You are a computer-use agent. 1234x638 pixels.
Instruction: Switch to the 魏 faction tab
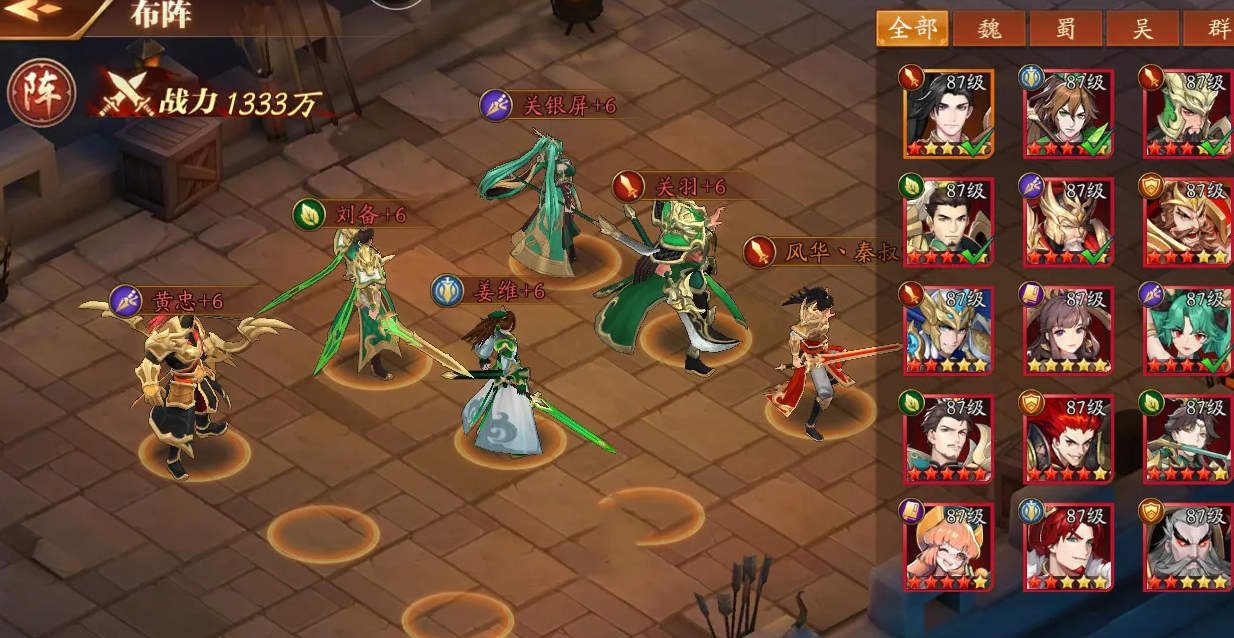(x=989, y=28)
